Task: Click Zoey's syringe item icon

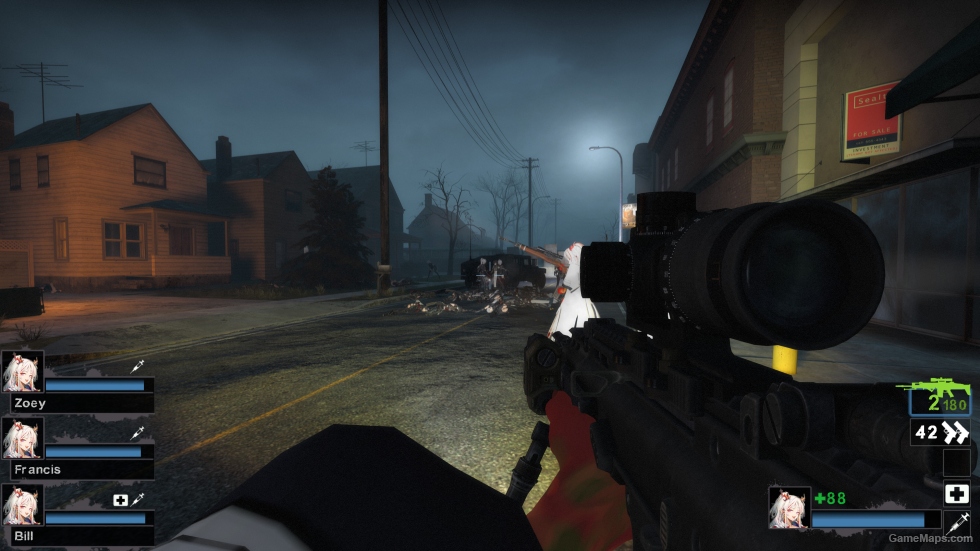Action: (x=137, y=367)
